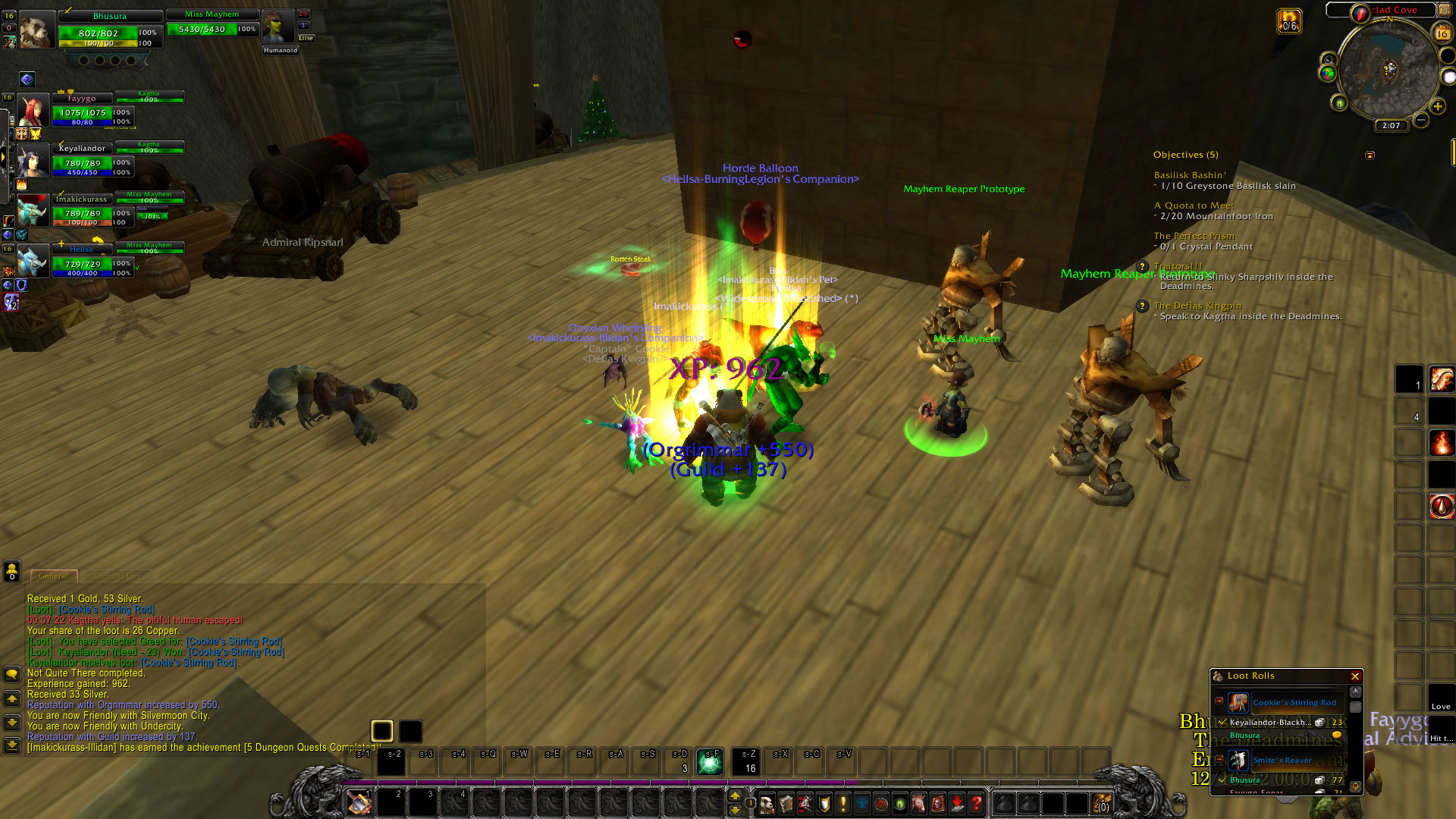
Task: Open the calendar showing day 16
Action: coord(1442,33)
